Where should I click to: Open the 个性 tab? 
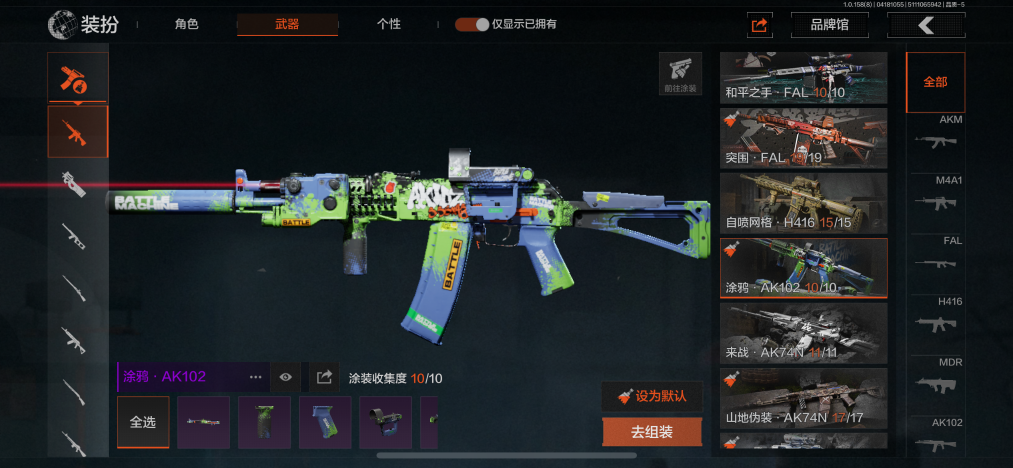point(389,24)
